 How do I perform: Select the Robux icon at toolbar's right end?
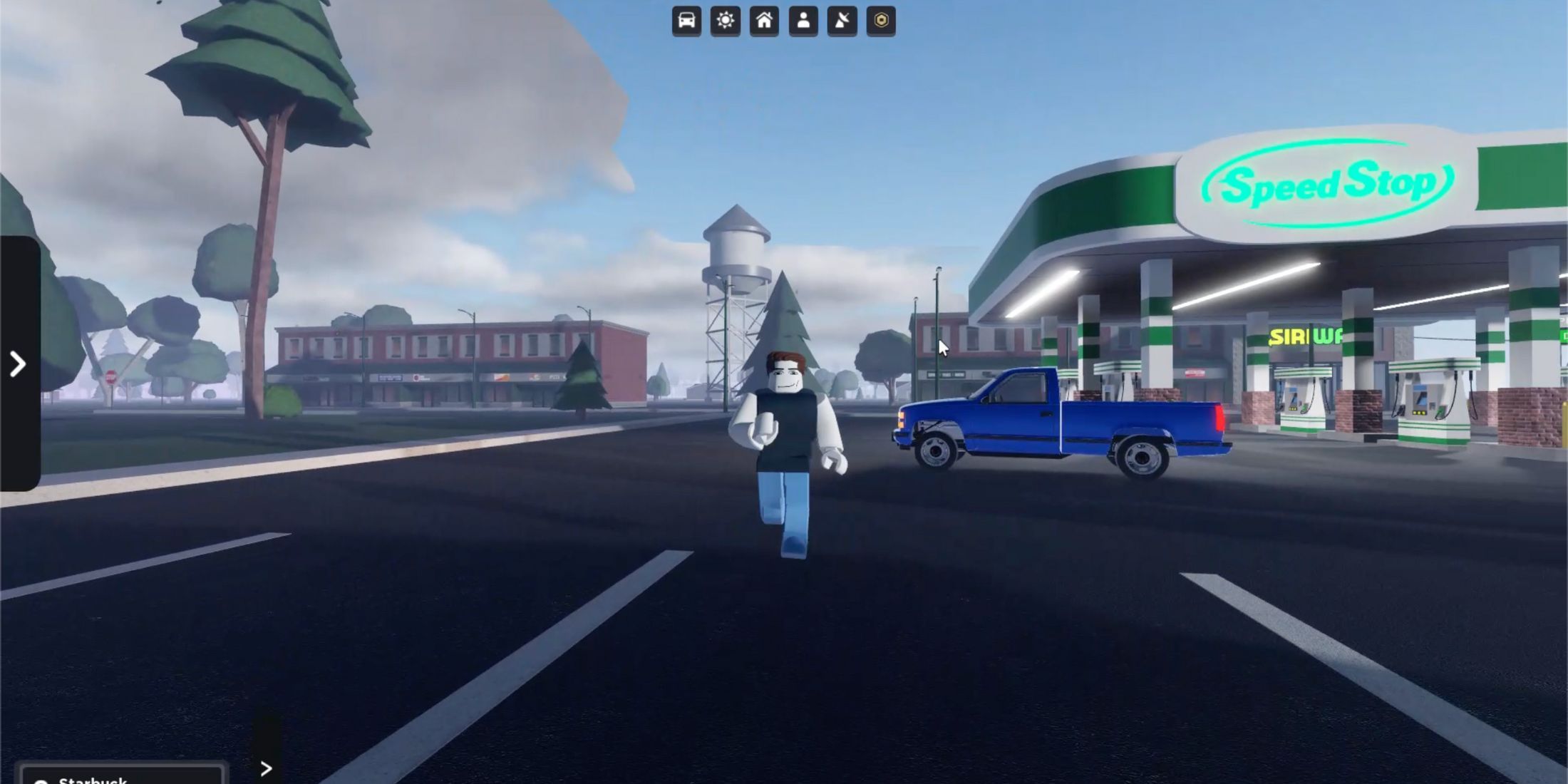pos(882,21)
